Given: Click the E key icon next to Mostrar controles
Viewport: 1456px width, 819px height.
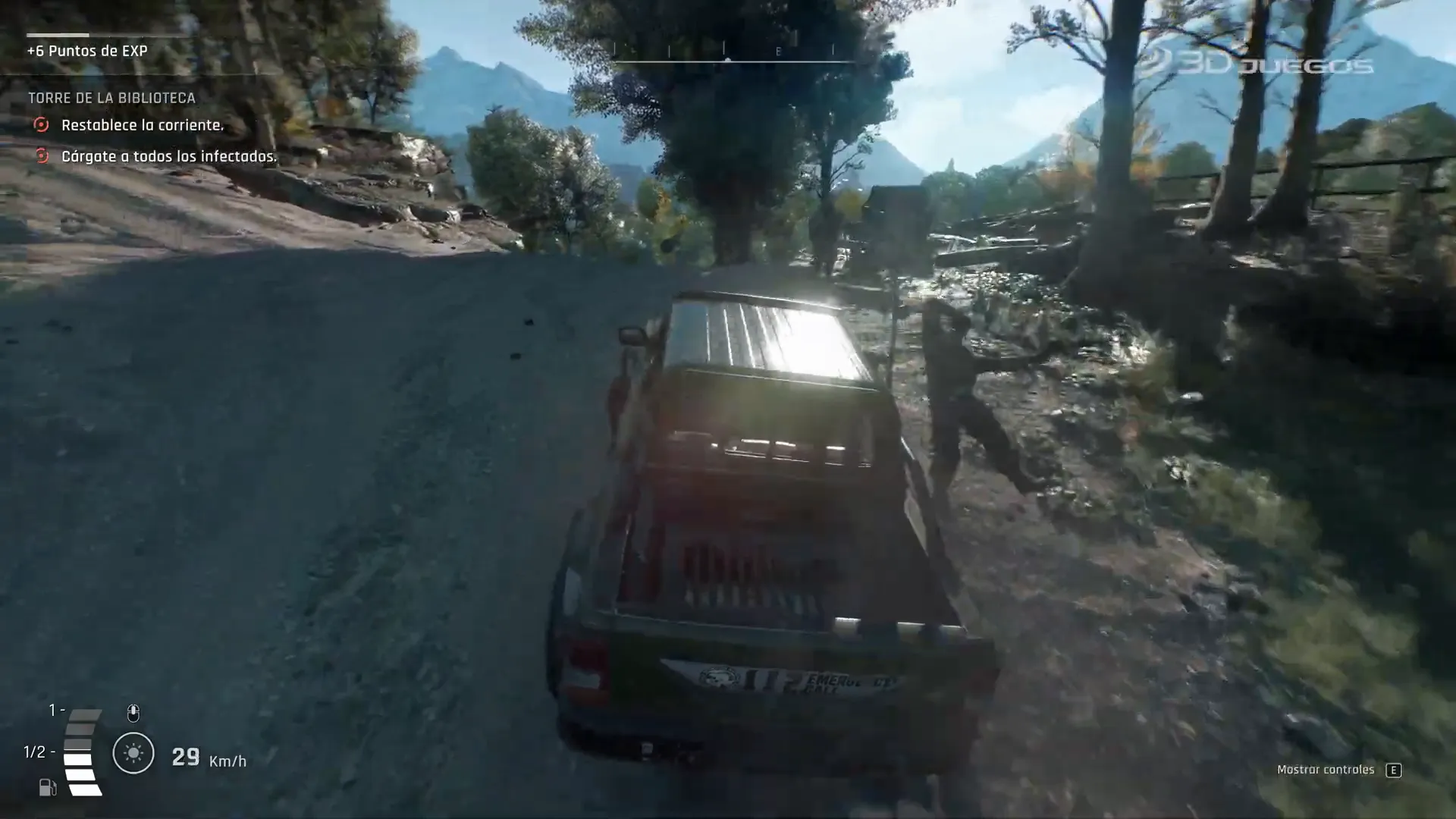Looking at the screenshot, I should tap(1394, 769).
